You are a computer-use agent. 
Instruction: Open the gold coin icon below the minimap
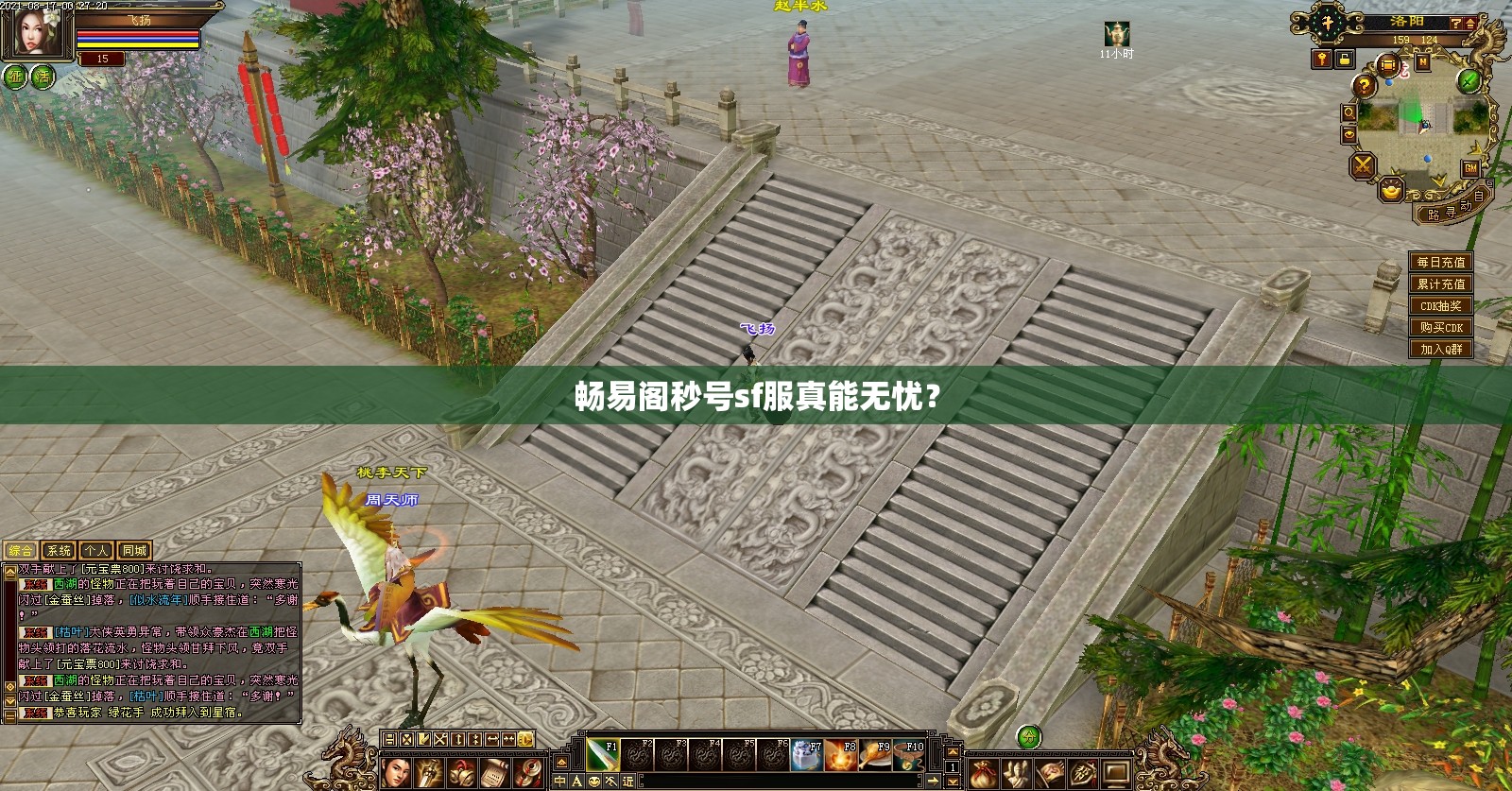1389,191
